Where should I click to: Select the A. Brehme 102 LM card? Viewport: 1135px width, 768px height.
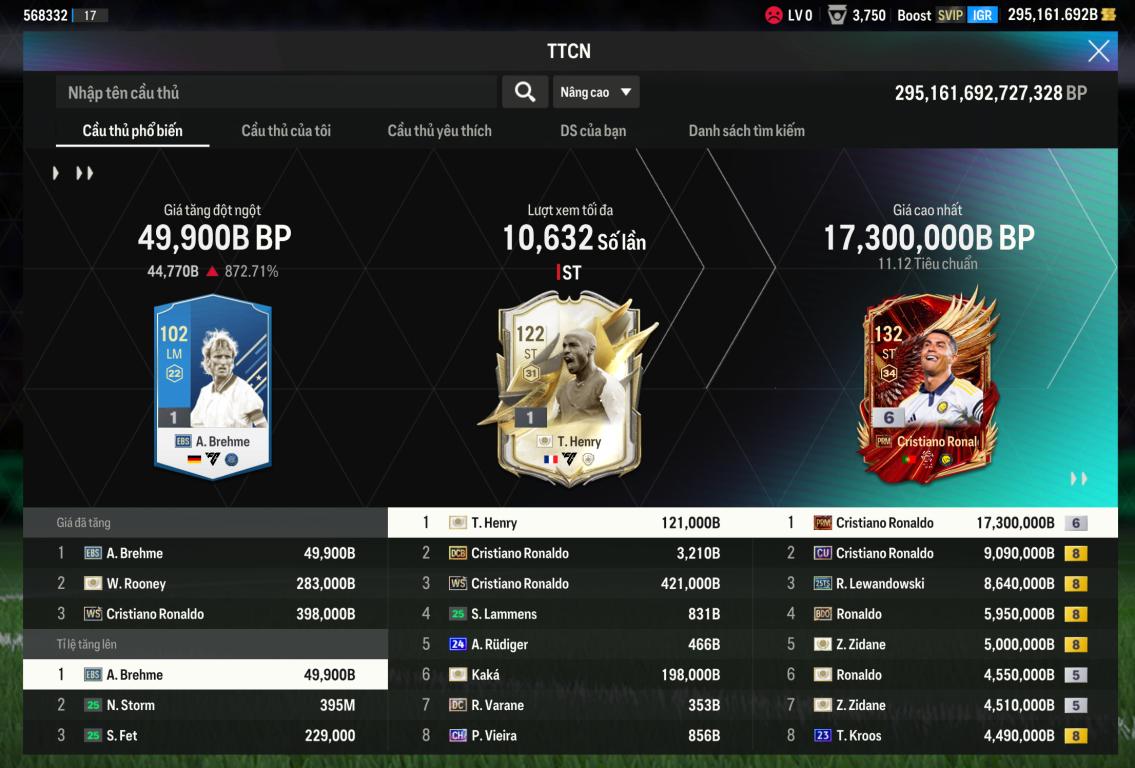[212, 385]
